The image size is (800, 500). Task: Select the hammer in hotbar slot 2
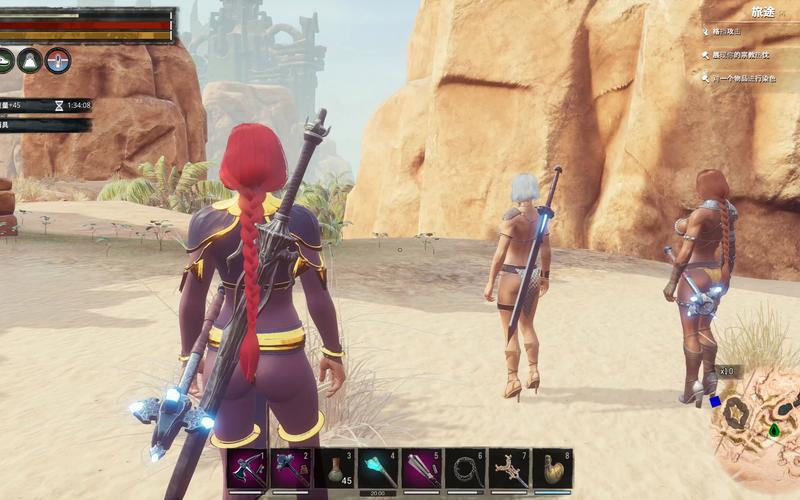(290, 469)
